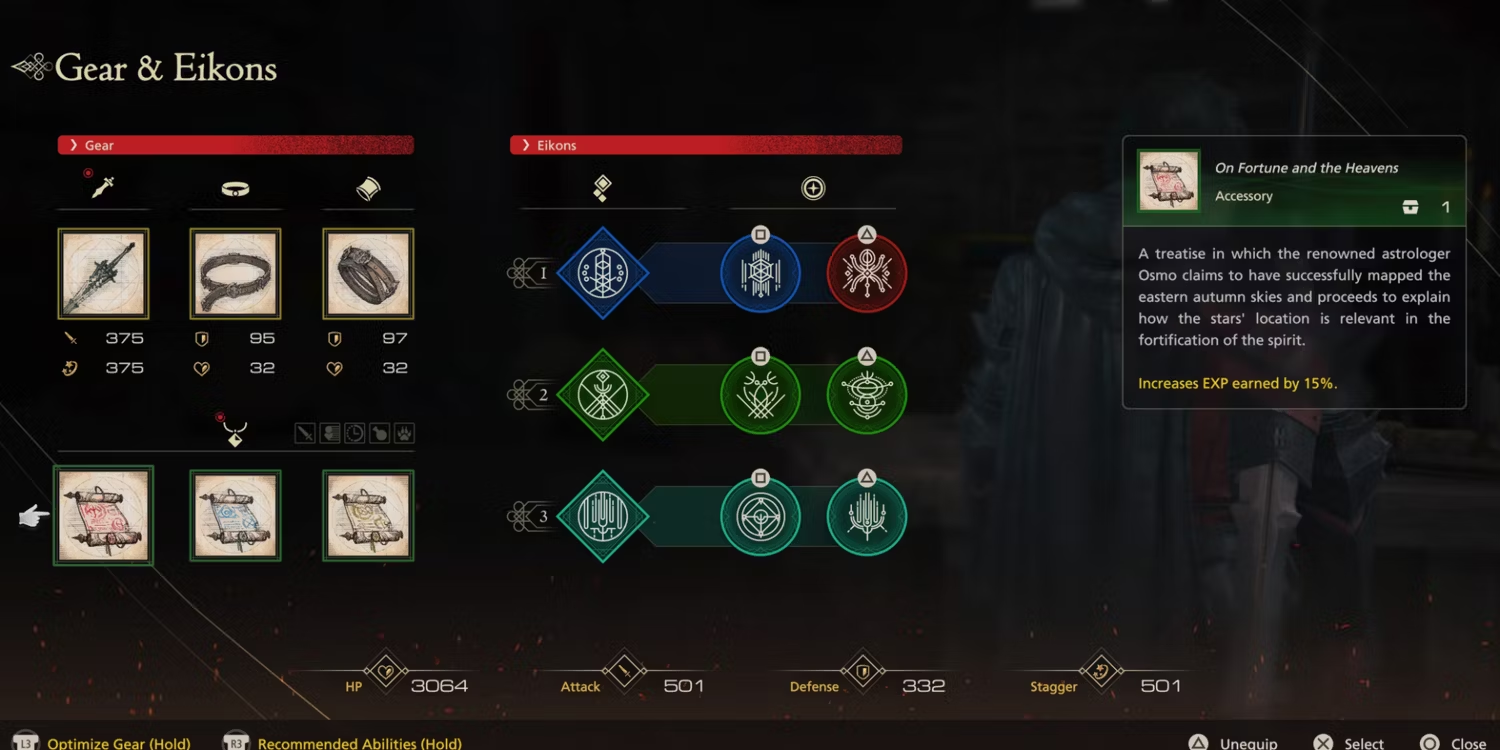Click the paw icon above the accessories
This screenshot has width=1500, height=750.
pyautogui.click(x=404, y=433)
